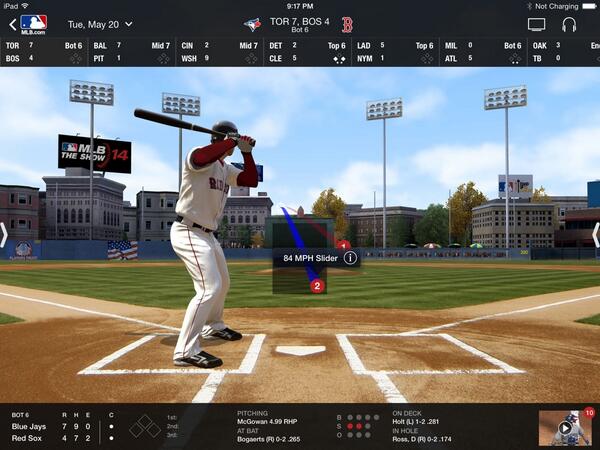Select pitch marker number 1
The height and width of the screenshot is (450, 600).
click(342, 245)
